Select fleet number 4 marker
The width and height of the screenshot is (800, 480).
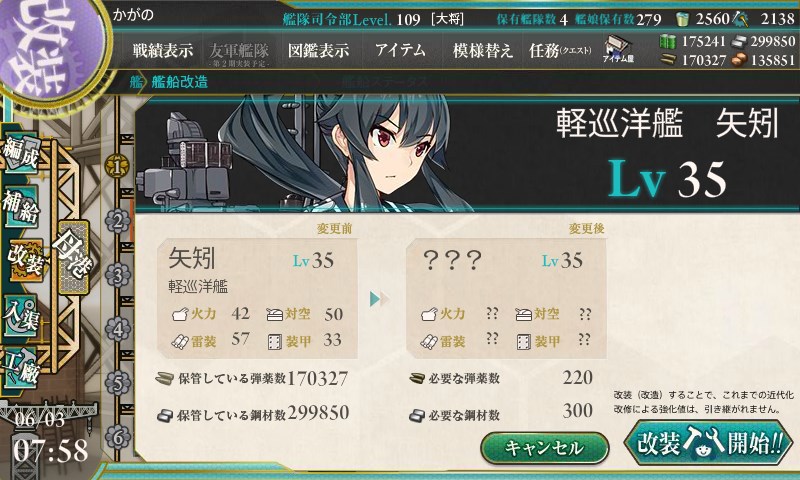click(118, 328)
